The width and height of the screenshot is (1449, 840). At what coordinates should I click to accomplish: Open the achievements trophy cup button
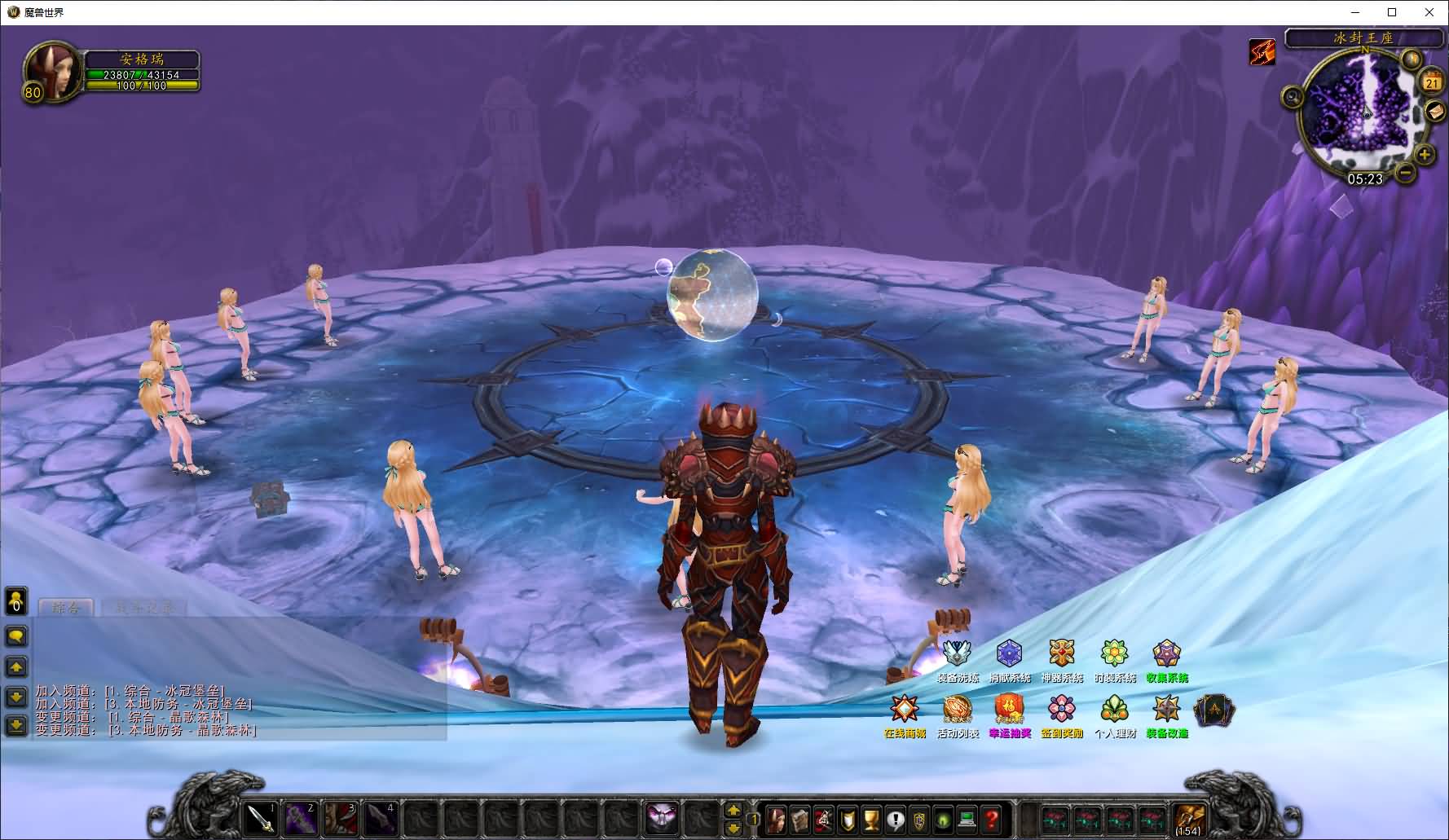point(872,817)
